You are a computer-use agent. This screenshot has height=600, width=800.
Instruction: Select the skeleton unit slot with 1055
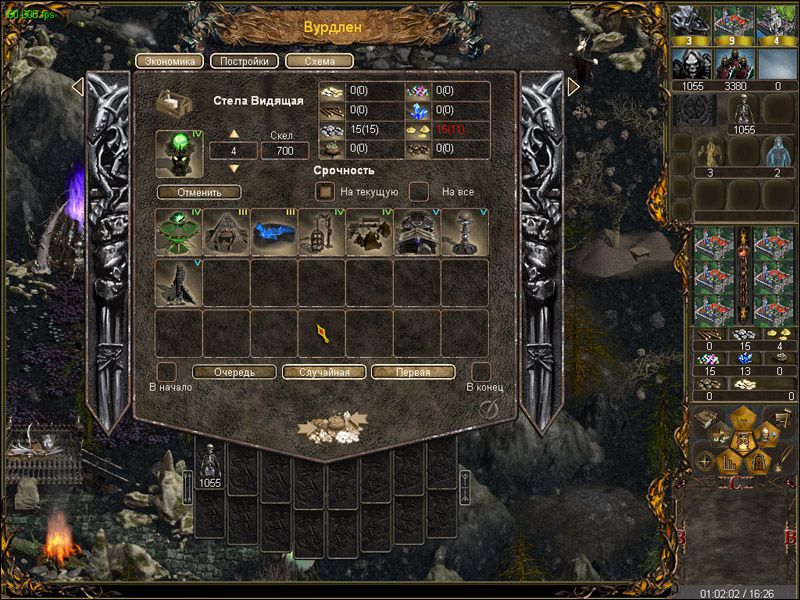pyautogui.click(x=210, y=467)
